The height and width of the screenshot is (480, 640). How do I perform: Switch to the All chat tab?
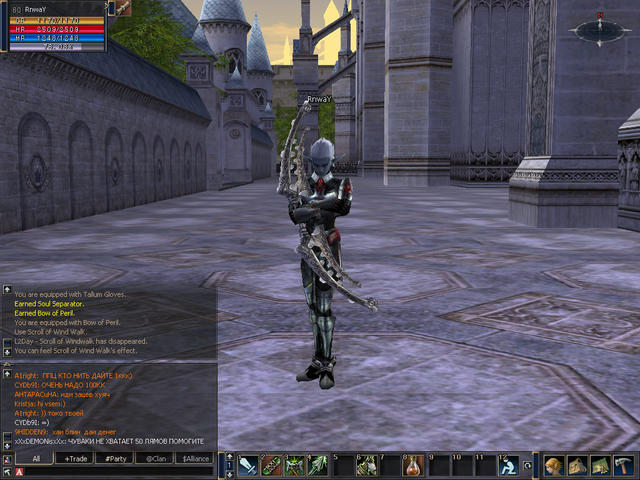36,458
